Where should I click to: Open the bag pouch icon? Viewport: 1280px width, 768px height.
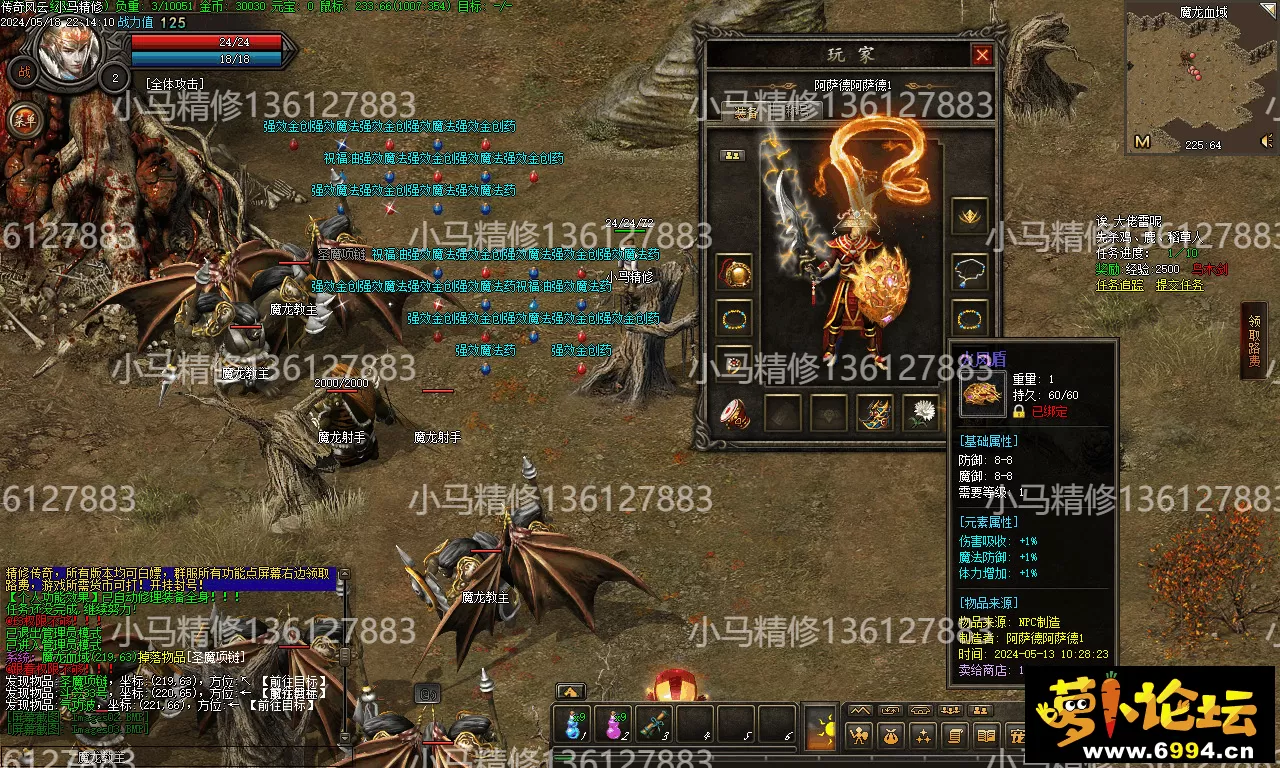tap(890, 737)
